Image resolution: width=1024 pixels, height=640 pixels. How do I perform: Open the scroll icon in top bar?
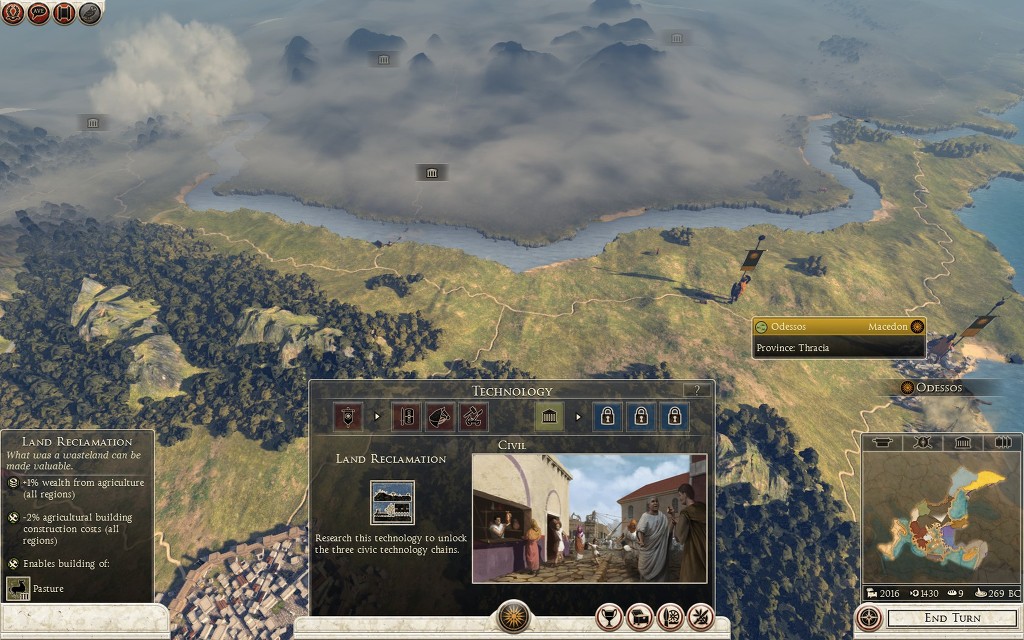65,13
